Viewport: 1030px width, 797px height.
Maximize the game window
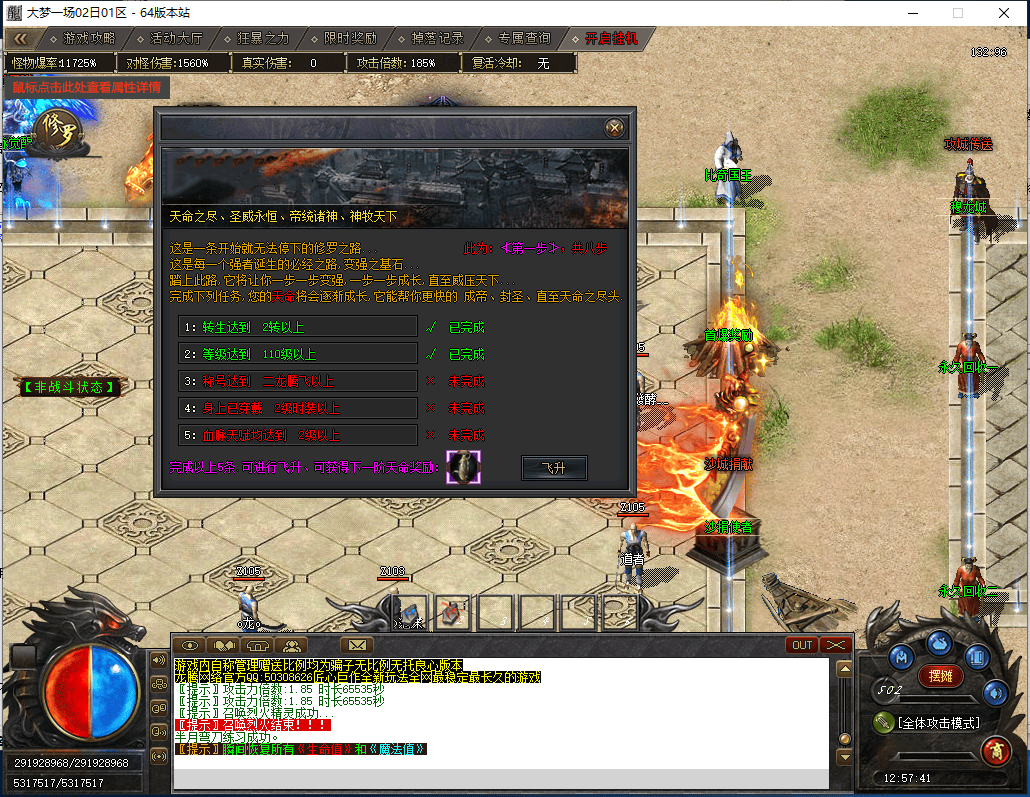[x=957, y=13]
